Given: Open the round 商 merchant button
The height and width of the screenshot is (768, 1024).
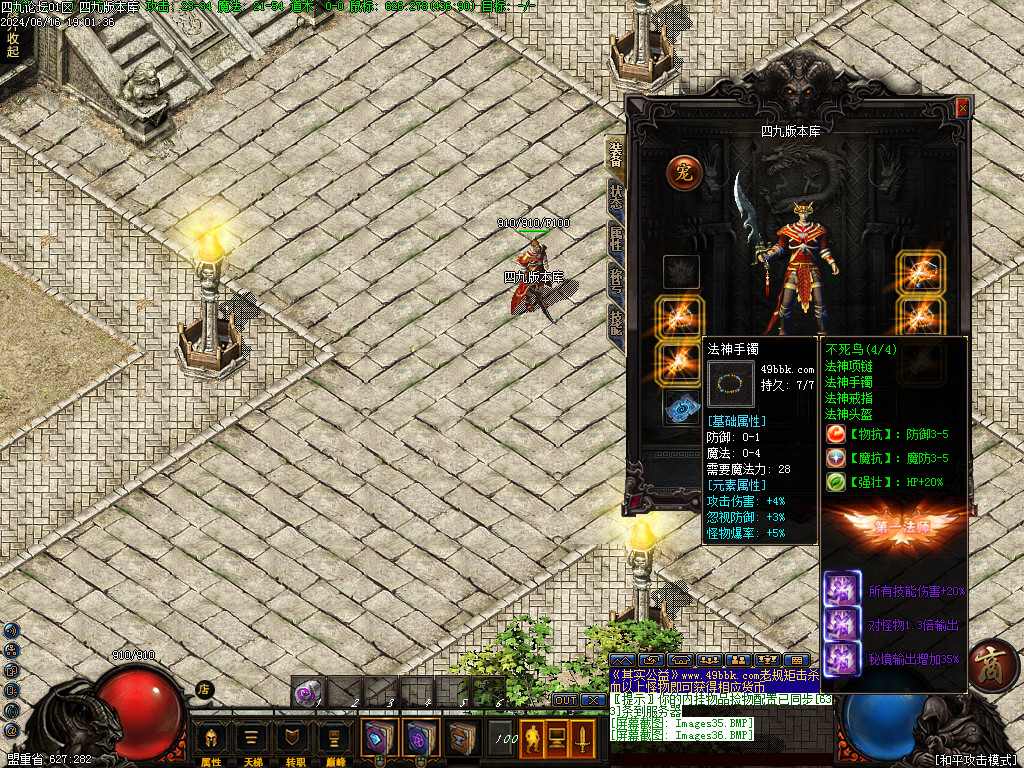Looking at the screenshot, I should tap(993, 665).
